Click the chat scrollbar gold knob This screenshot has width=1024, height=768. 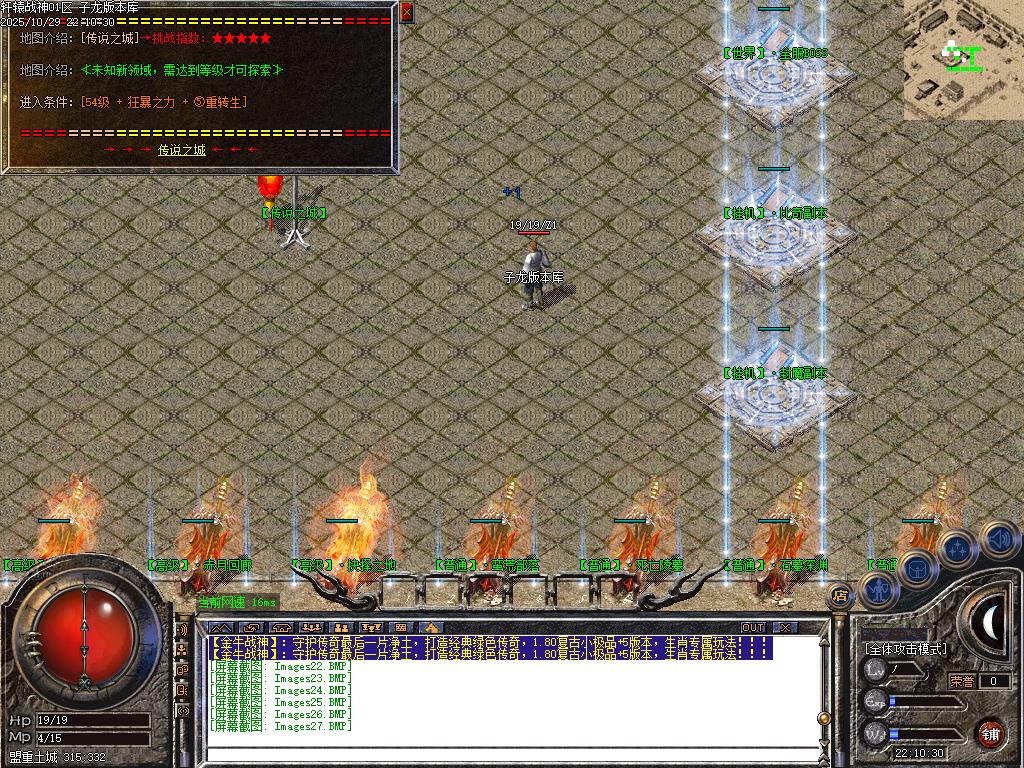tap(824, 718)
